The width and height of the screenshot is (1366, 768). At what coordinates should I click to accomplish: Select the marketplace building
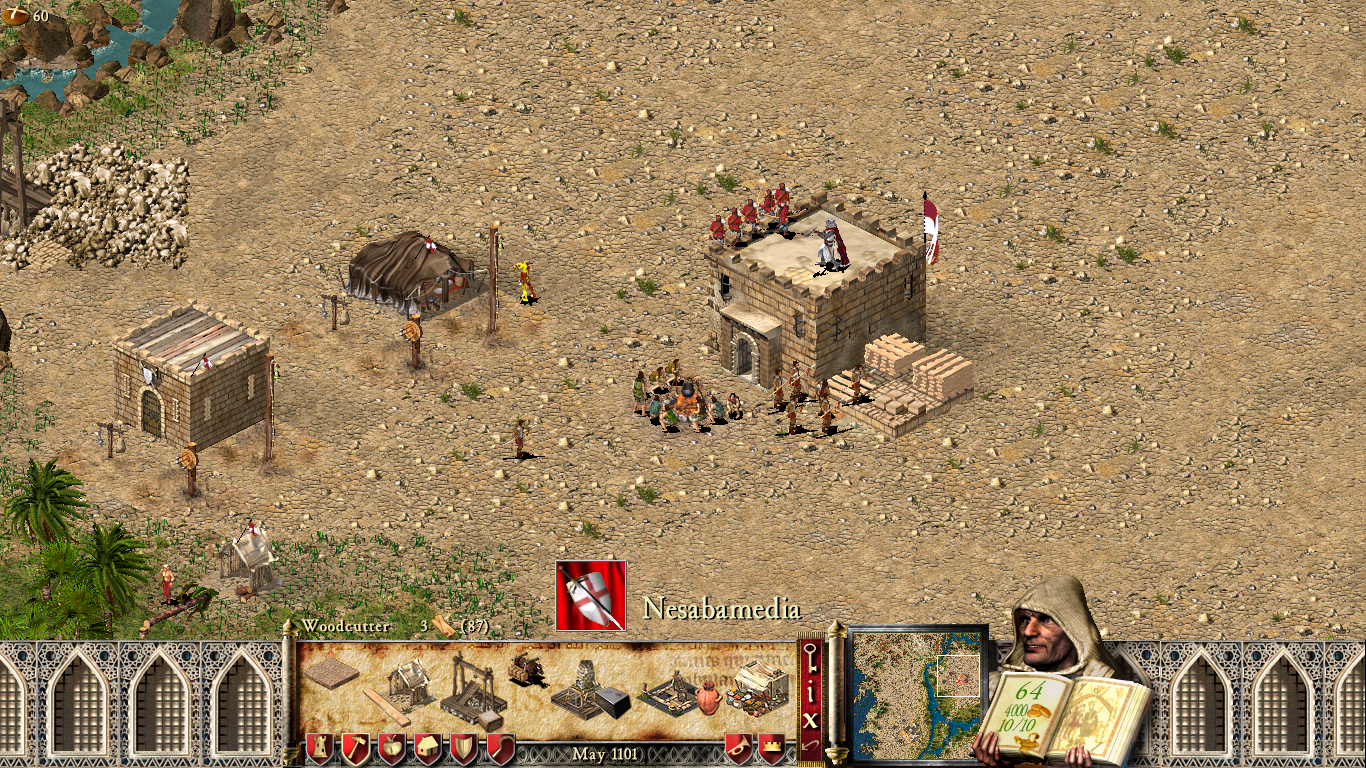coord(758,685)
